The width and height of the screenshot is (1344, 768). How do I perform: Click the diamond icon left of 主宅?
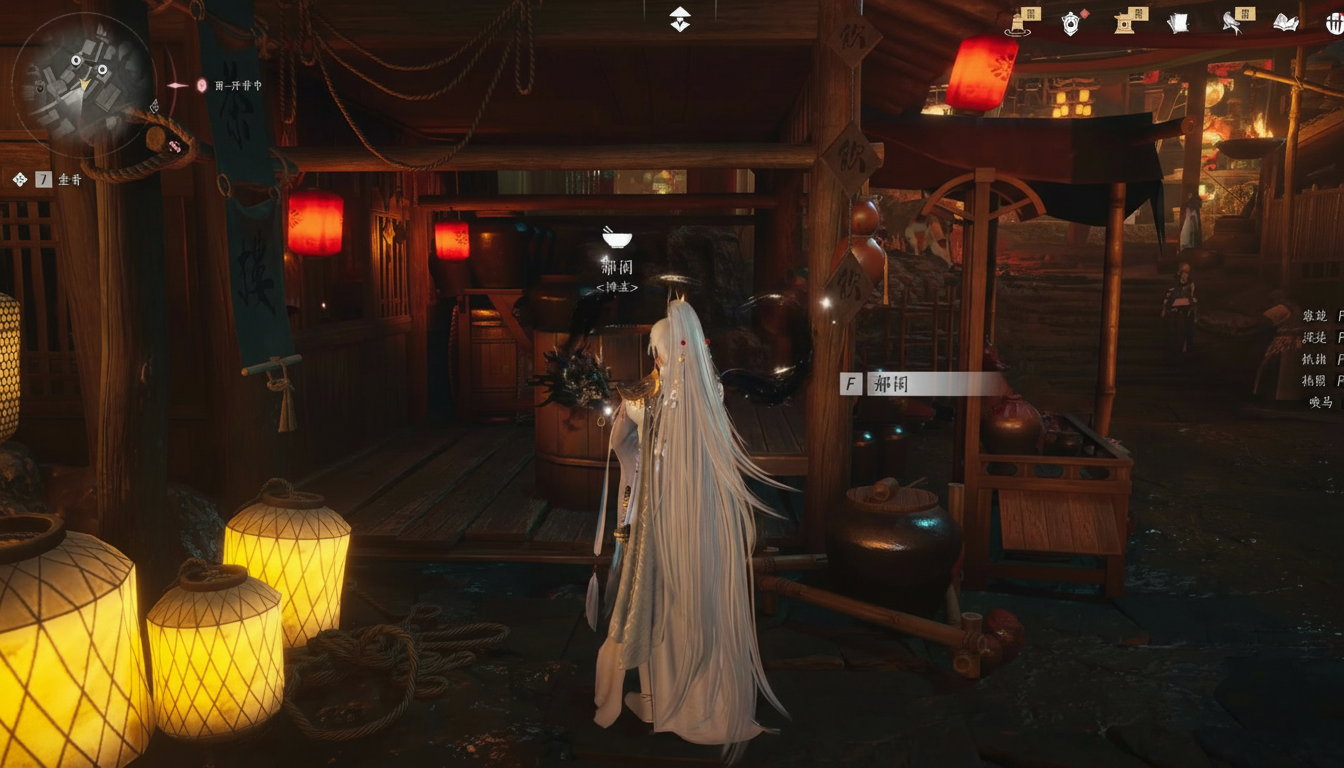(x=19, y=180)
